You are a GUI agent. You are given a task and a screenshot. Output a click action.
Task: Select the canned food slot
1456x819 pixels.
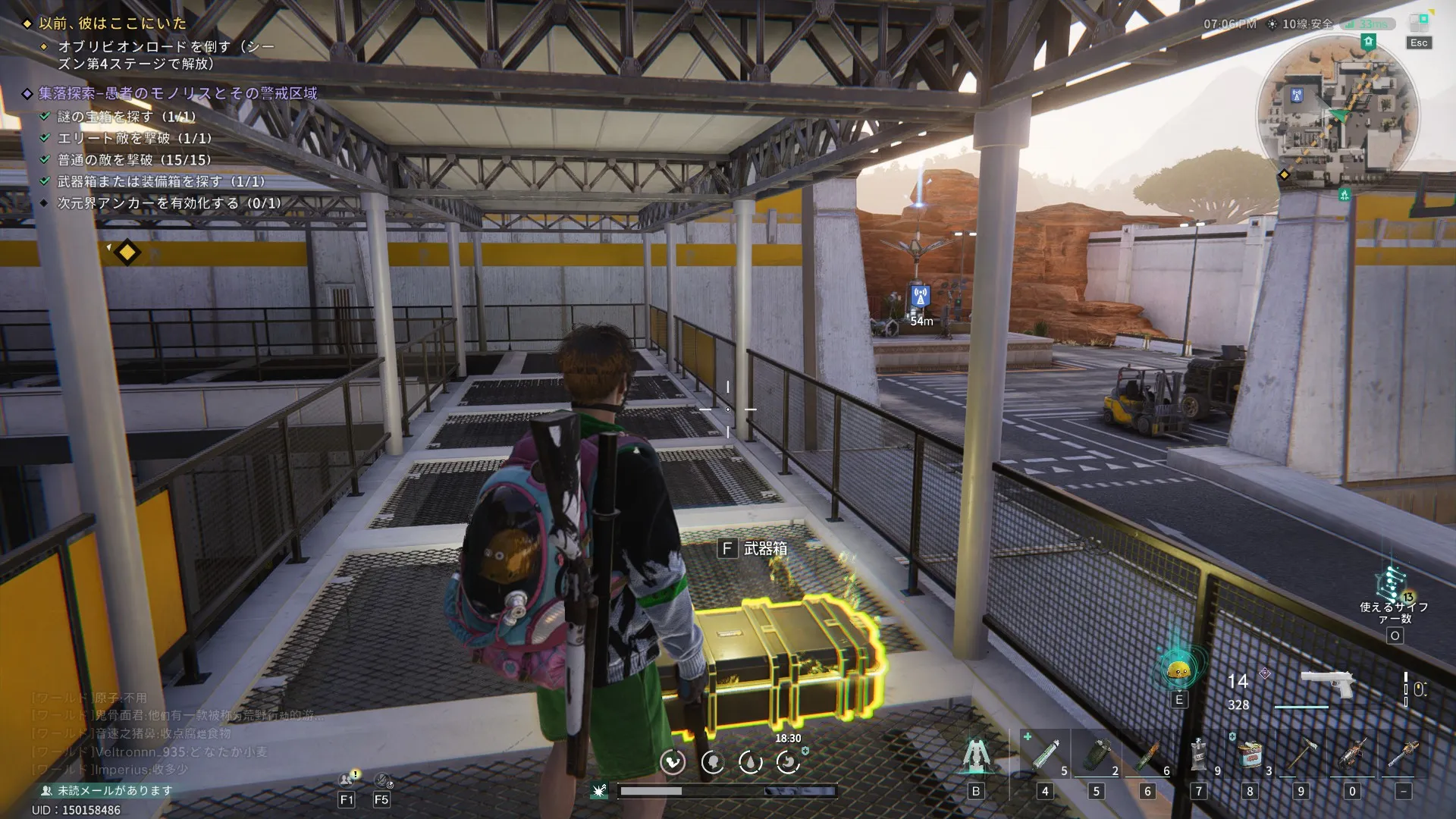(x=1250, y=755)
